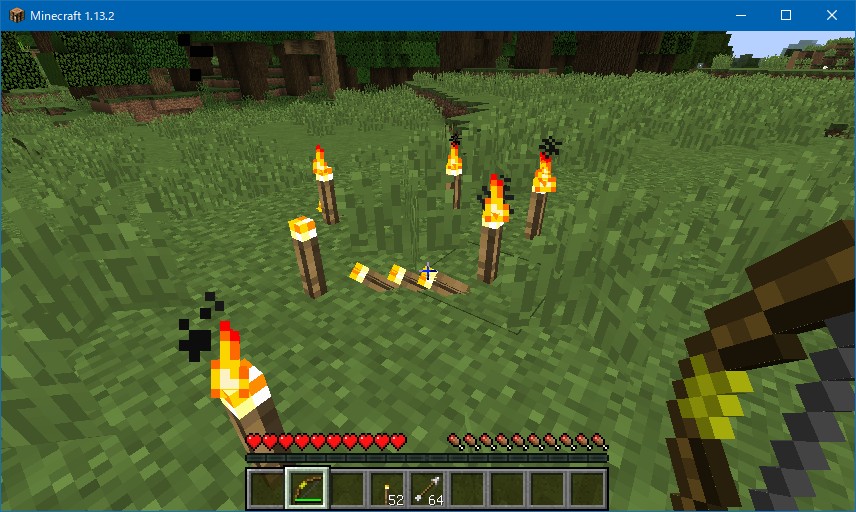The width and height of the screenshot is (856, 512).
Task: Select the torch stack of 52
Action: 387,489
